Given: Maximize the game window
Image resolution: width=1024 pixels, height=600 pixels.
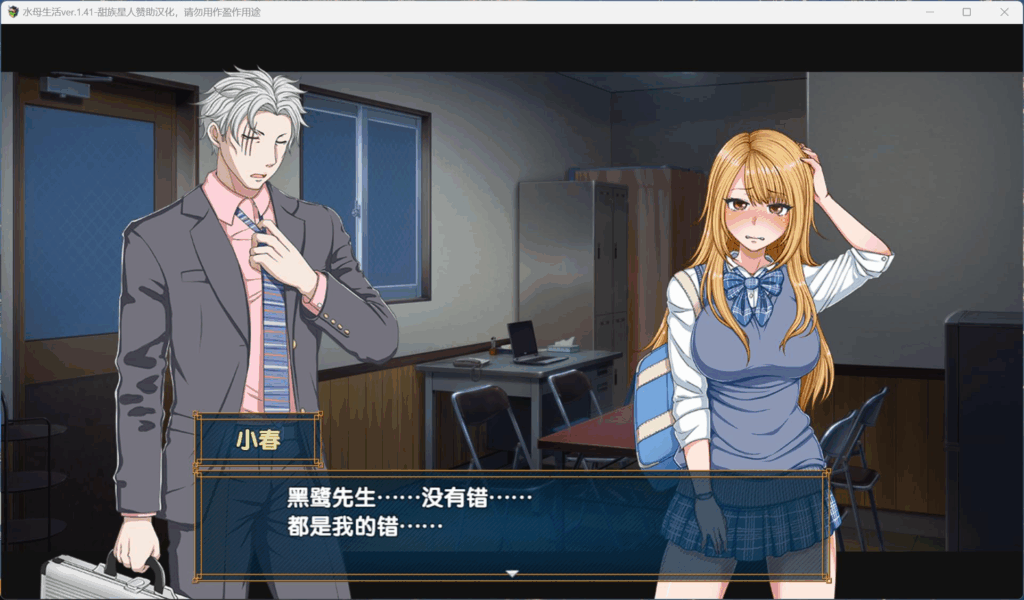Looking at the screenshot, I should click(966, 12).
